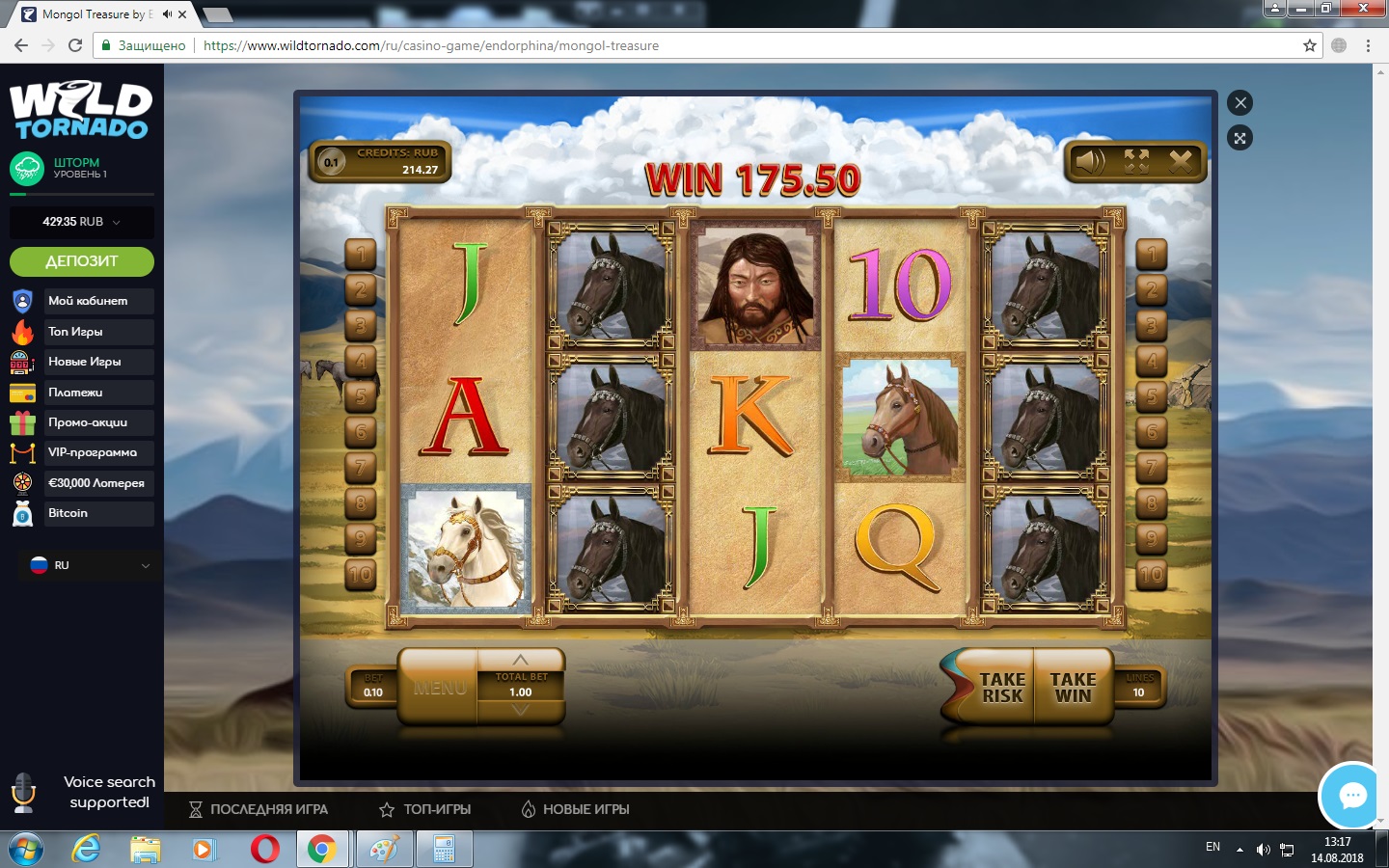Image resolution: width=1389 pixels, height=868 pixels.
Task: Switch to the Топ-игры tab
Action: click(425, 809)
